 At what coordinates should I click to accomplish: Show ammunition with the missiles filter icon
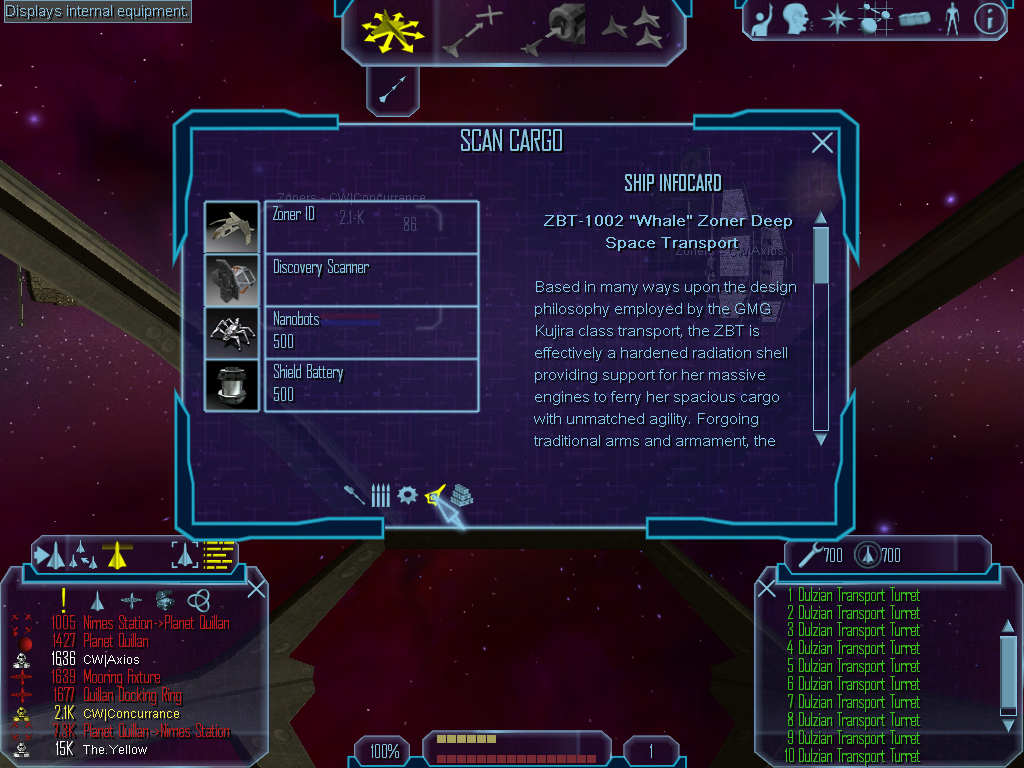(x=380, y=495)
